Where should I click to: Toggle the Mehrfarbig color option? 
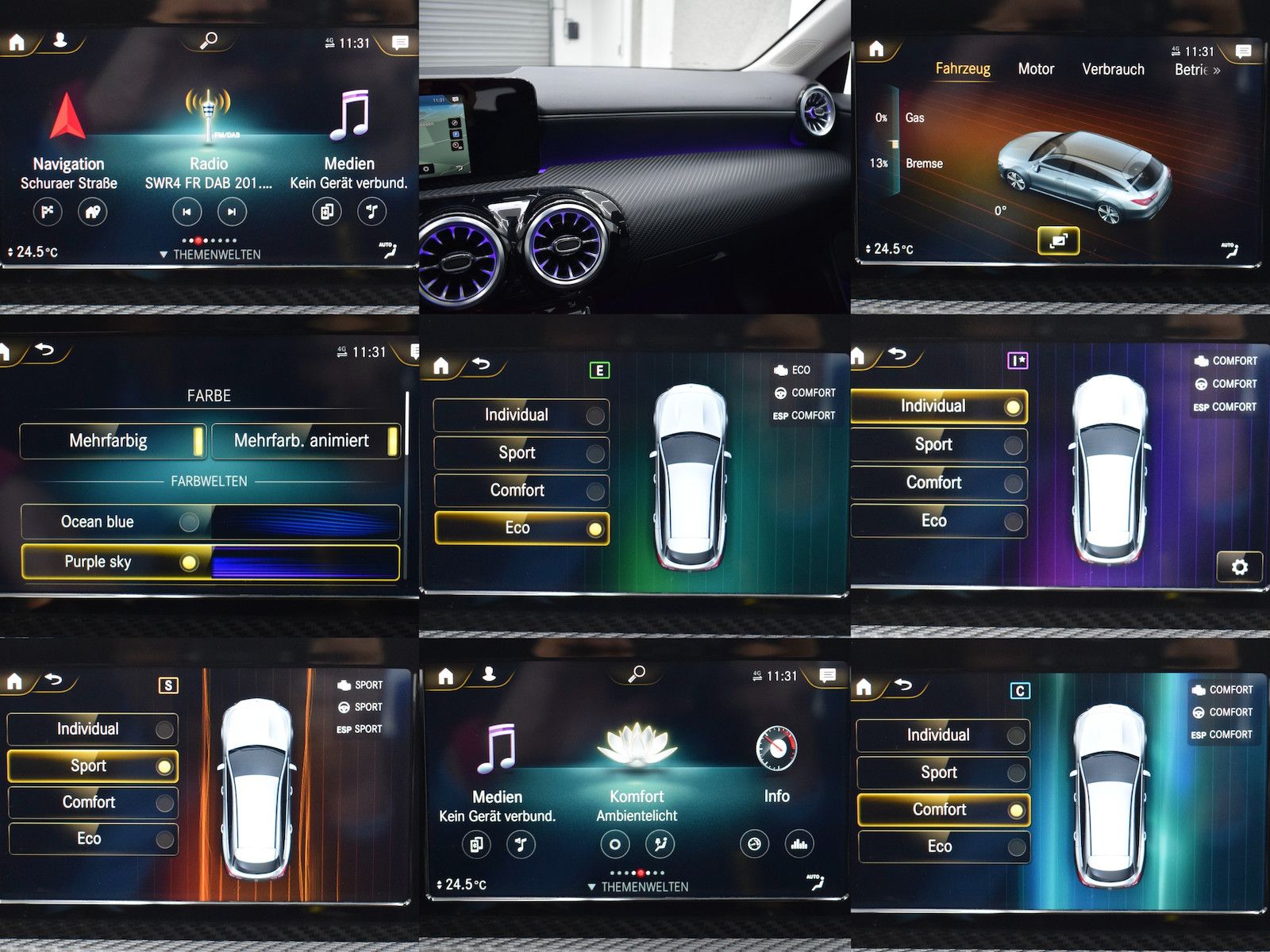pos(113,441)
